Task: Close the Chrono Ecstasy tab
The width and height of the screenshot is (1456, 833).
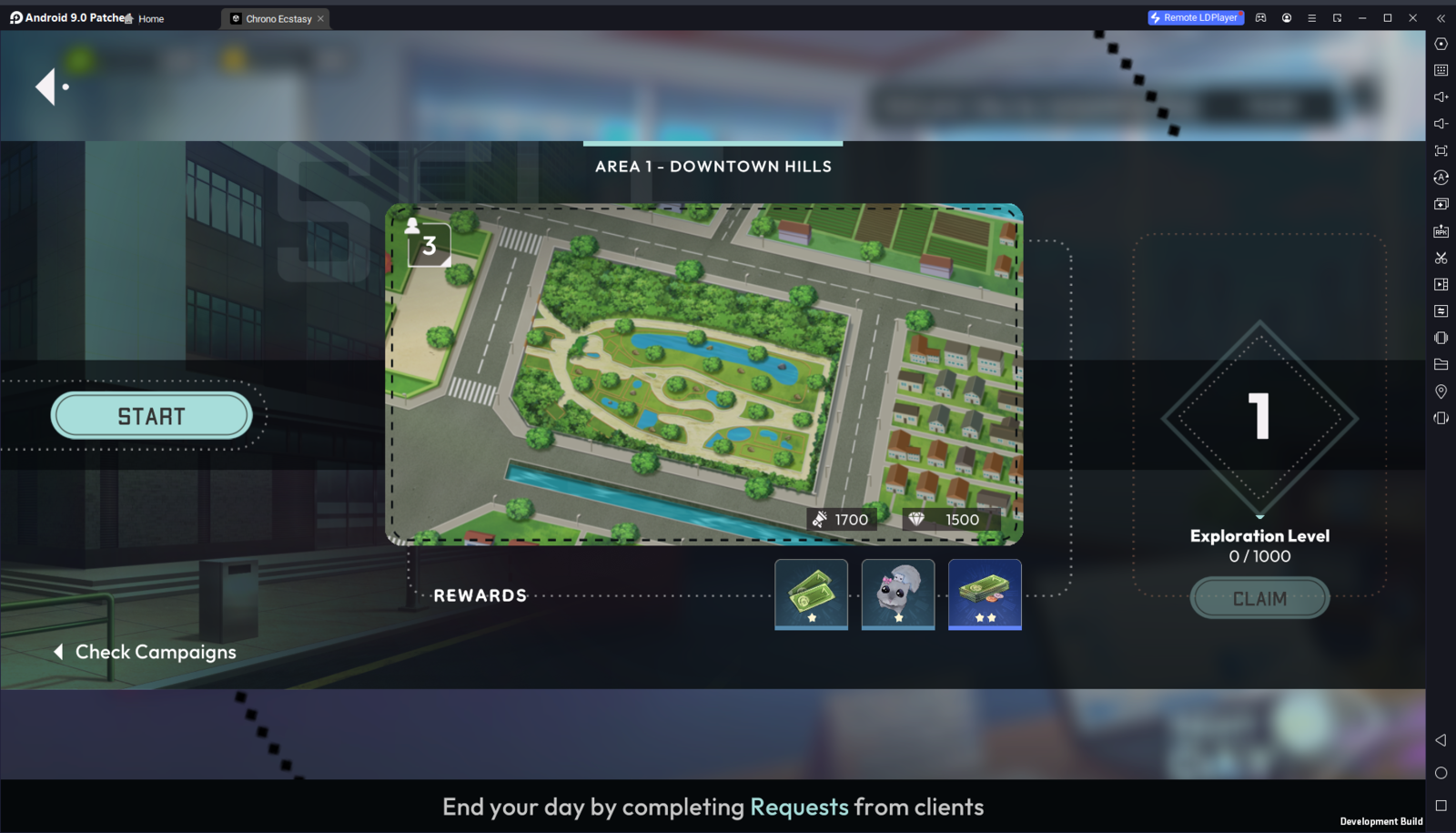Action: [320, 19]
